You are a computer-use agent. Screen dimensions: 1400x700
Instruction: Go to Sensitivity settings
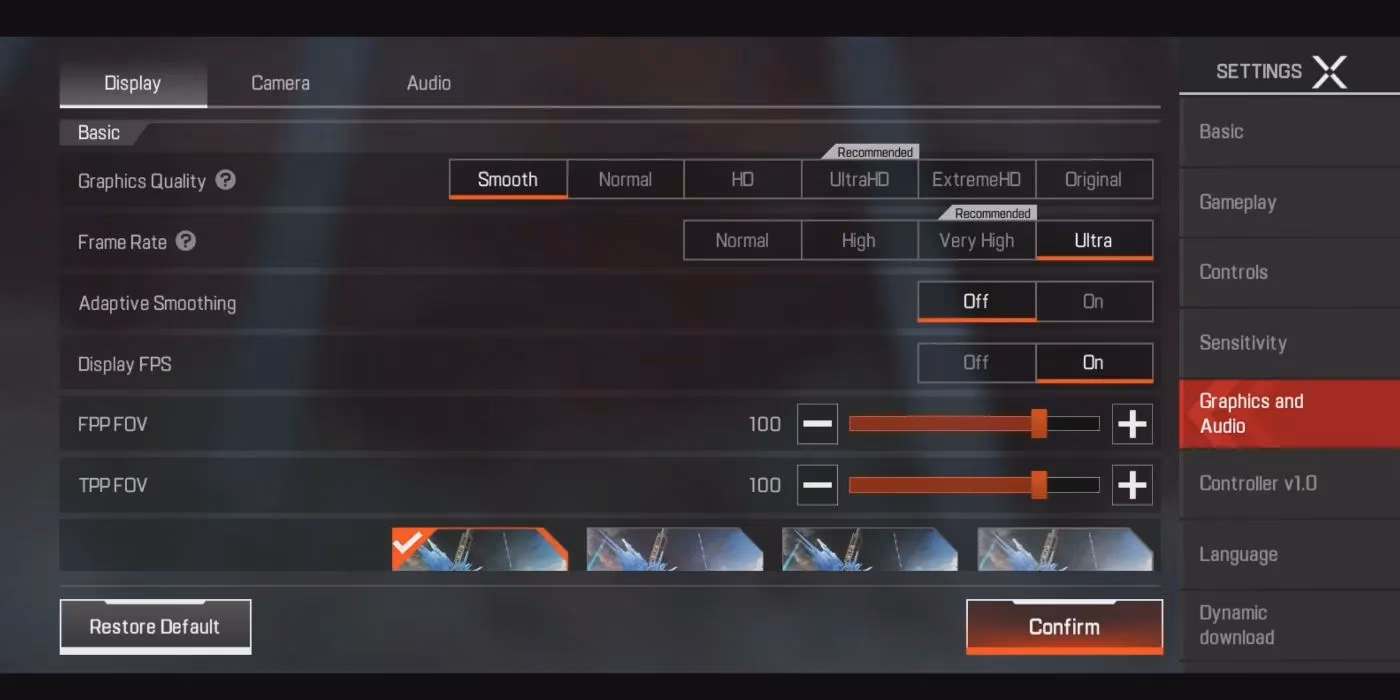tap(1242, 343)
